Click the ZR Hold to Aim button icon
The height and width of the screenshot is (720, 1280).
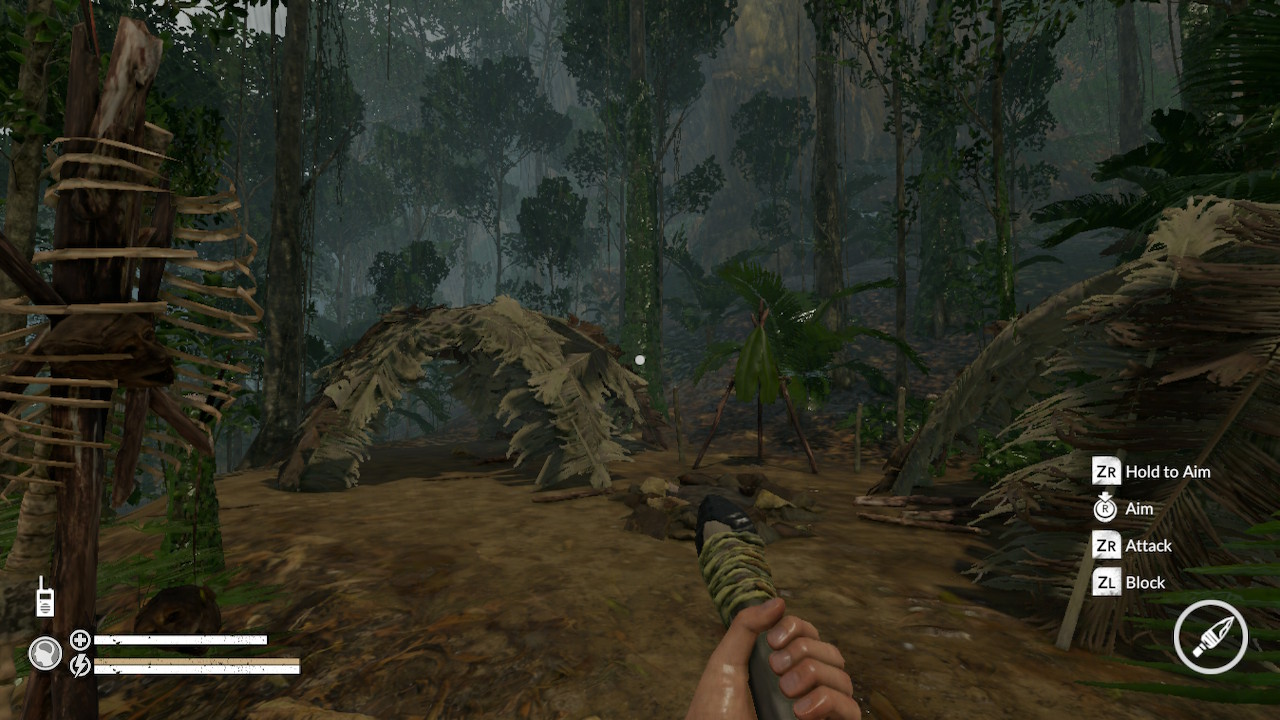(x=1106, y=471)
